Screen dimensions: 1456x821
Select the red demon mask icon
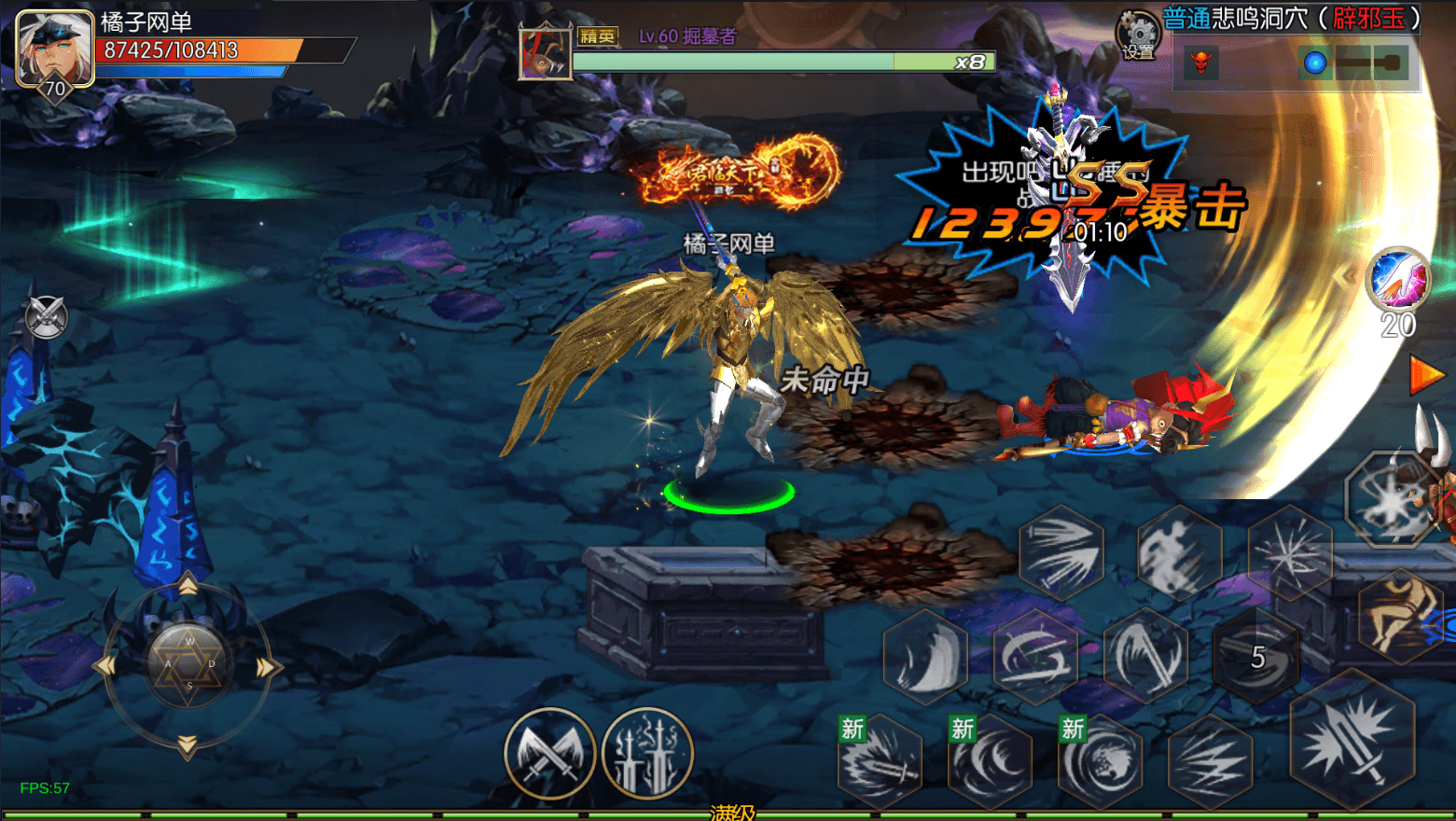click(x=1201, y=63)
